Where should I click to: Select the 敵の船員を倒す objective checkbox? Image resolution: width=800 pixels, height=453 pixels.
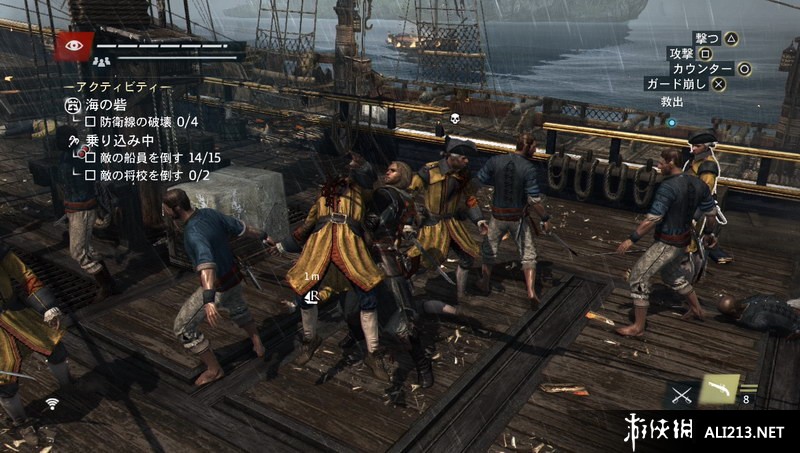coord(90,157)
